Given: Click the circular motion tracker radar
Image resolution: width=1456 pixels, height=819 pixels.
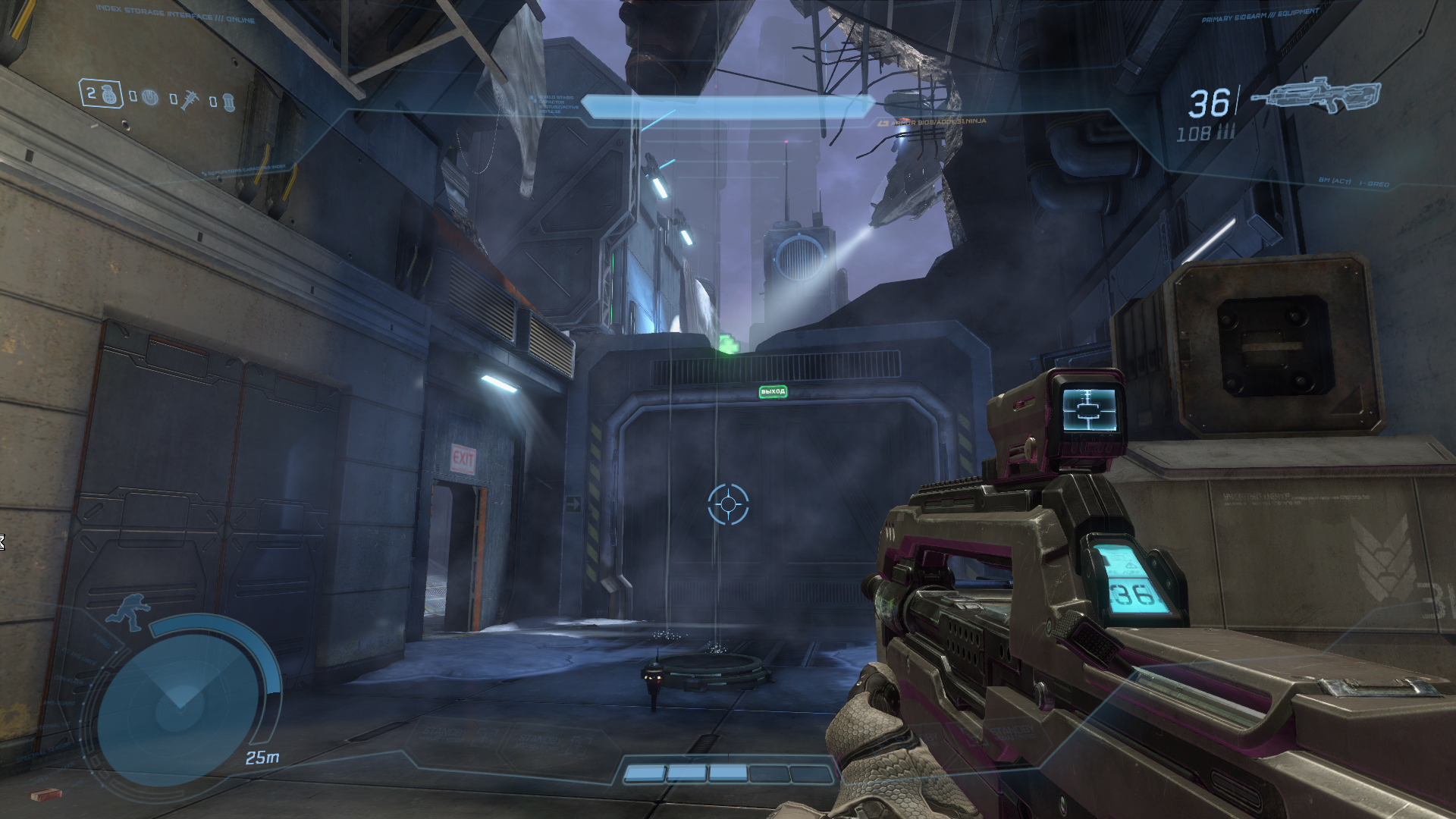Looking at the screenshot, I should click(180, 710).
